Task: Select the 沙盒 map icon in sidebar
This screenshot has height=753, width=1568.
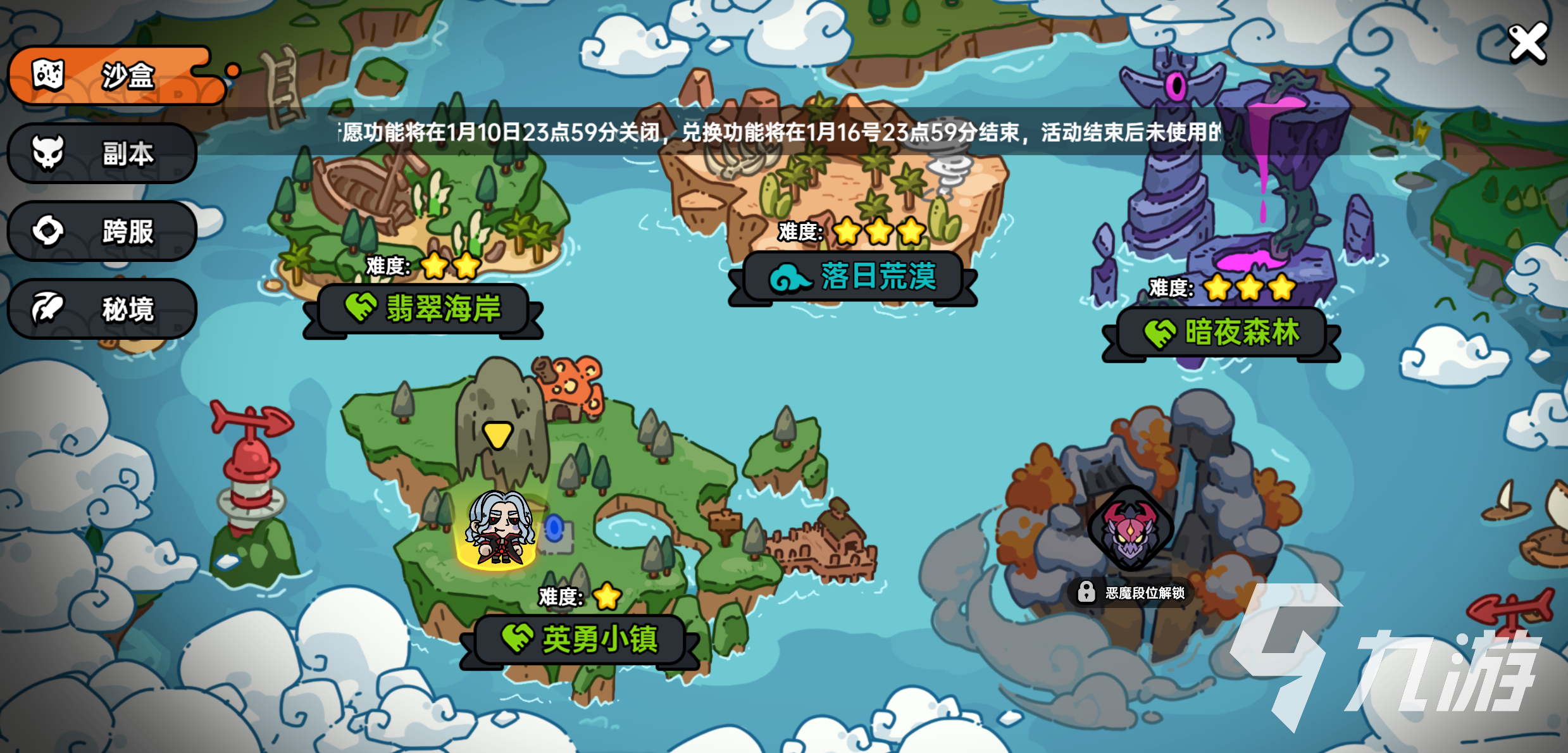Action: (x=47, y=75)
